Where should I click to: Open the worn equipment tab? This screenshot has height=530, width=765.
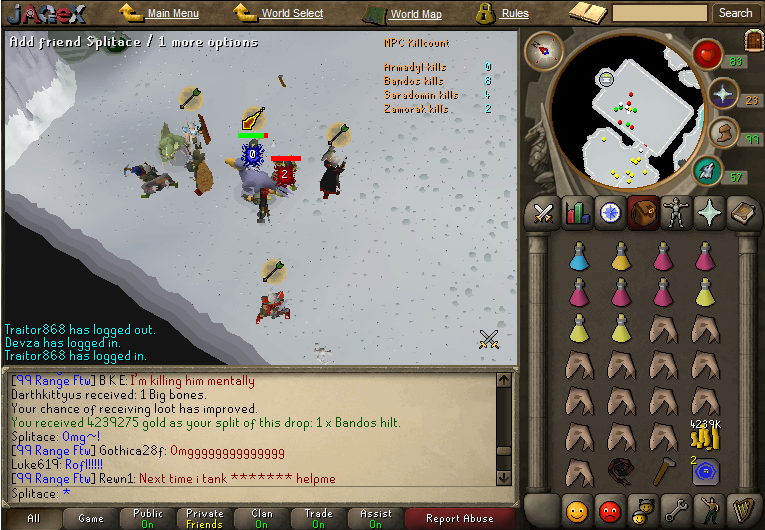[677, 212]
